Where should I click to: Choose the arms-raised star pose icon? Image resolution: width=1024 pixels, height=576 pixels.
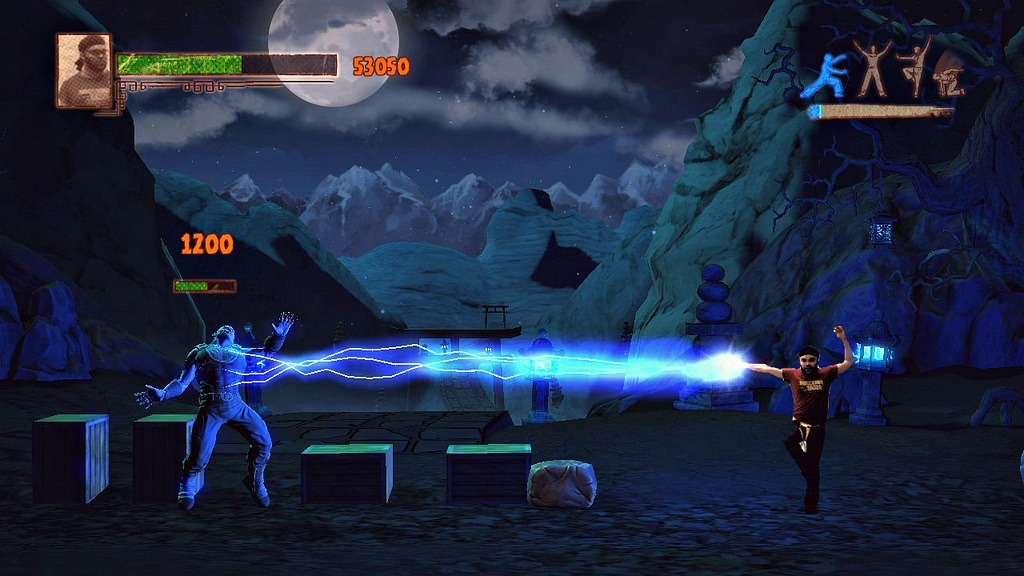tap(872, 68)
